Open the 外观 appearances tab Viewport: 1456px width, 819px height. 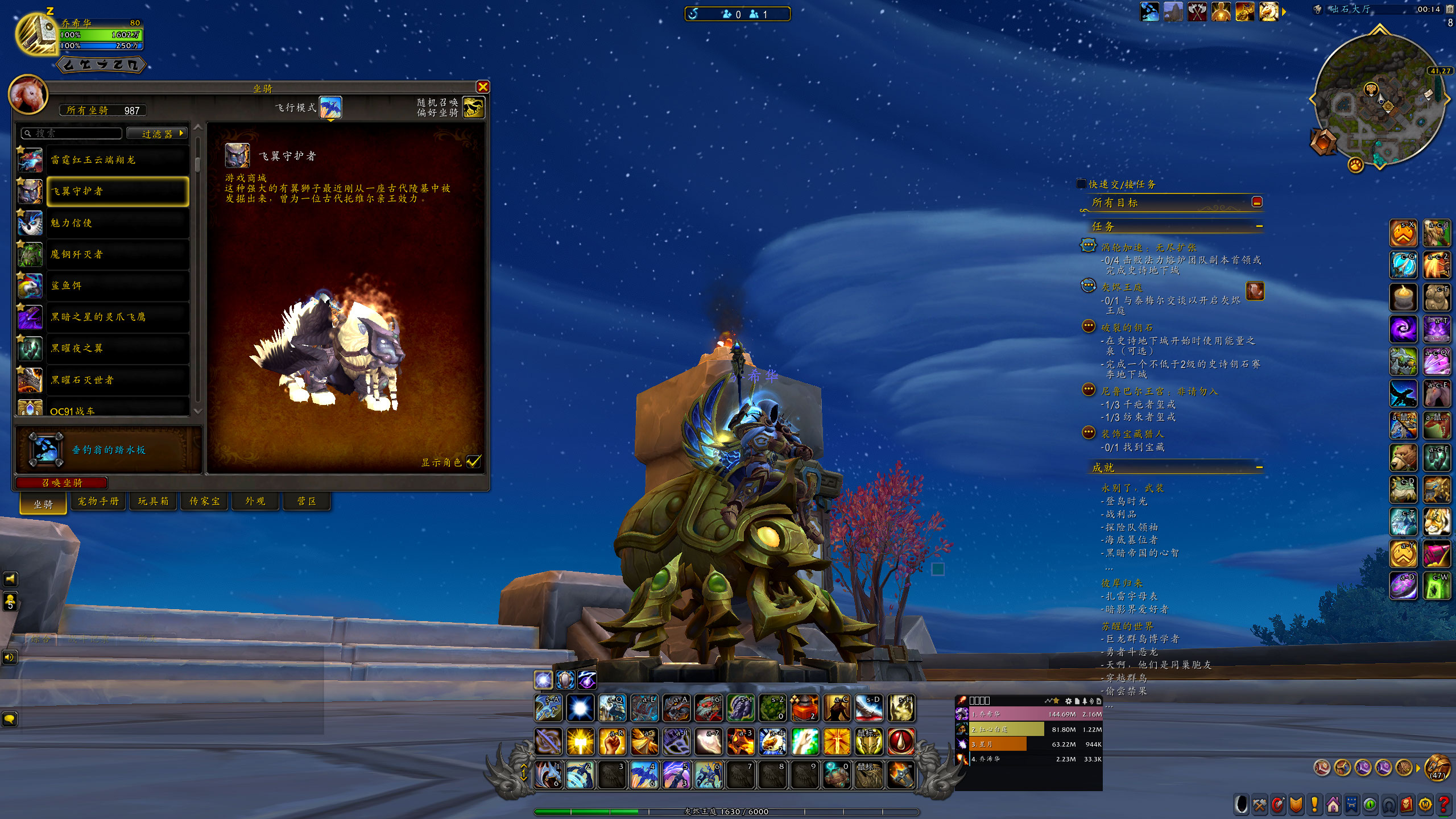coord(255,501)
